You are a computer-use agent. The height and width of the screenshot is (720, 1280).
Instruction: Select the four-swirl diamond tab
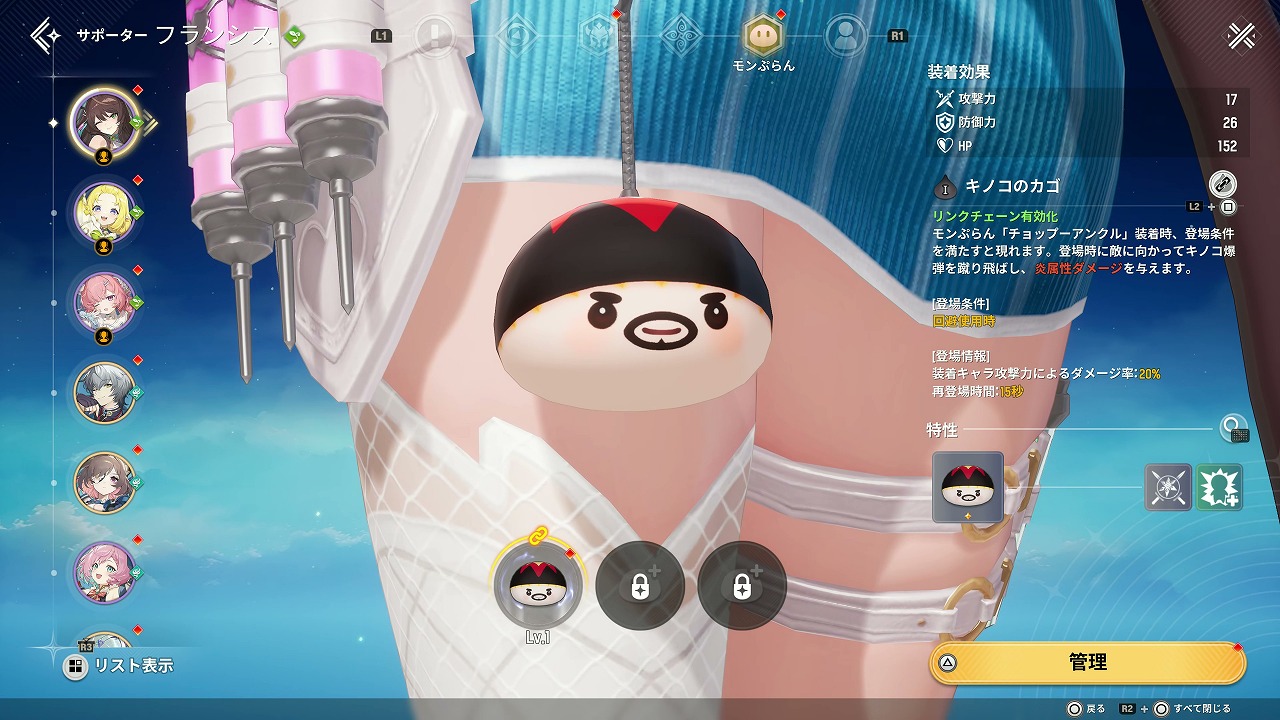[681, 36]
